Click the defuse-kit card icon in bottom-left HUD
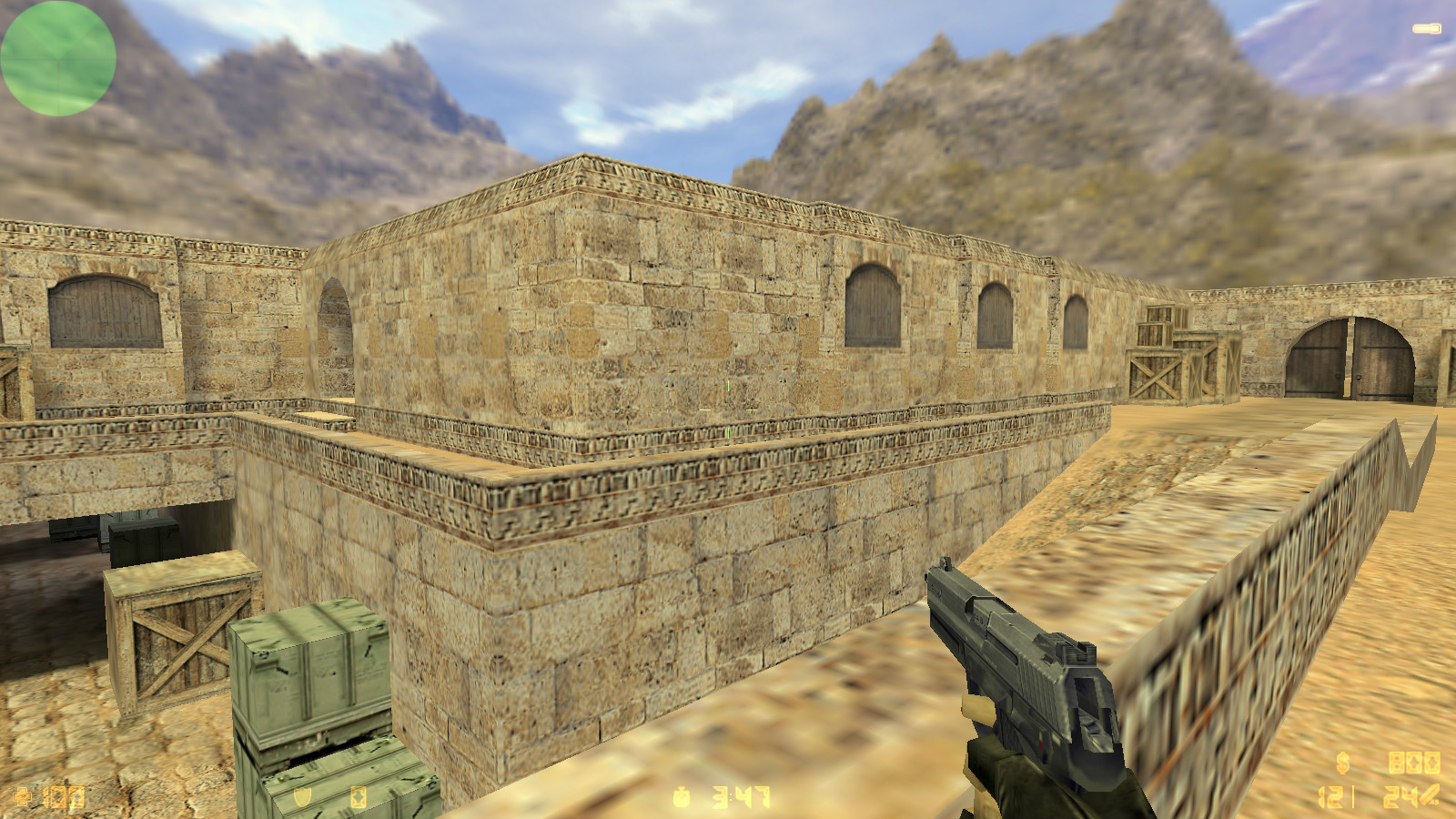This screenshot has height=819, width=1456. (x=76, y=799)
